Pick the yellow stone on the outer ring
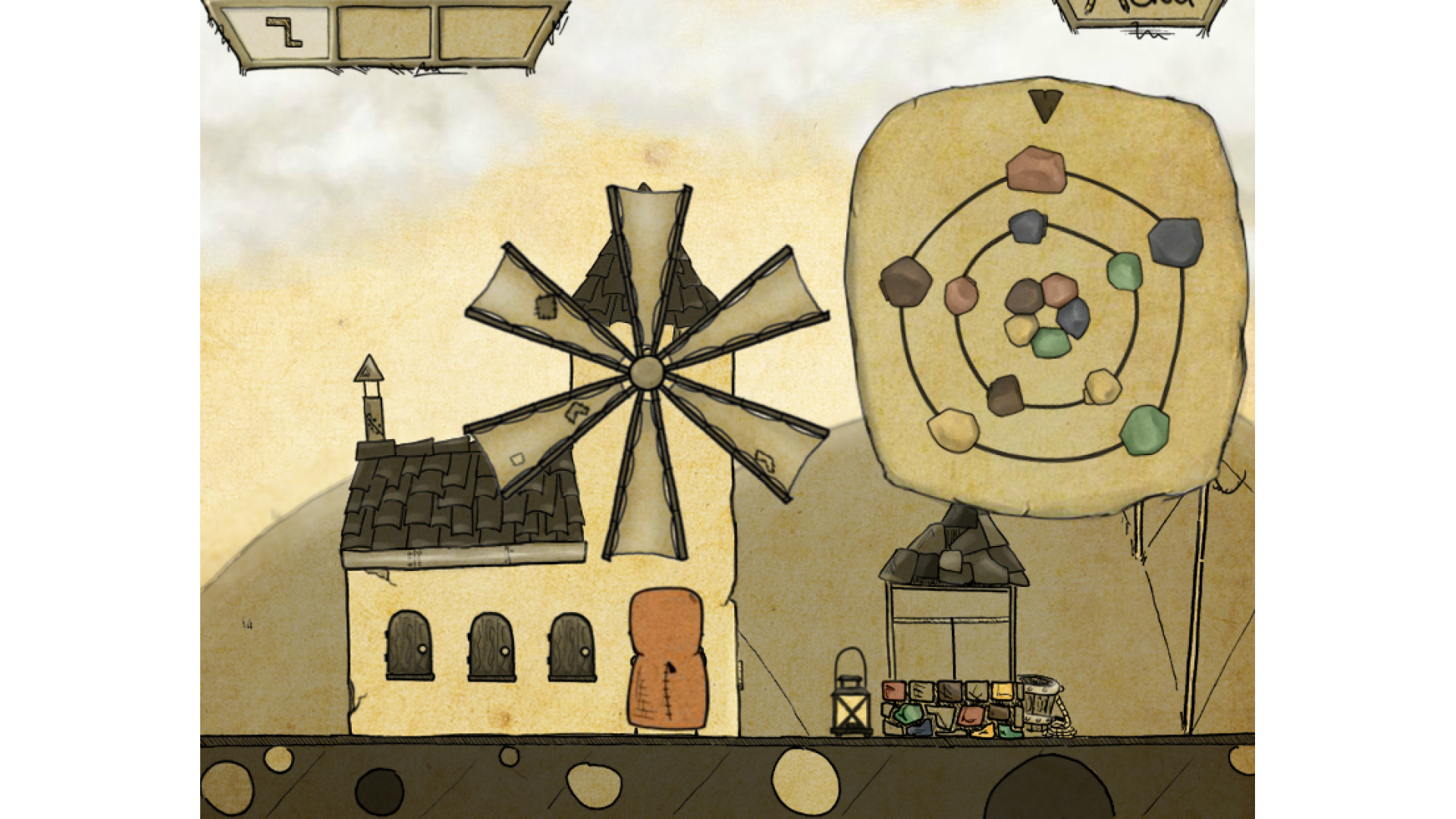Viewport: 1456px width, 819px height. 953,430
